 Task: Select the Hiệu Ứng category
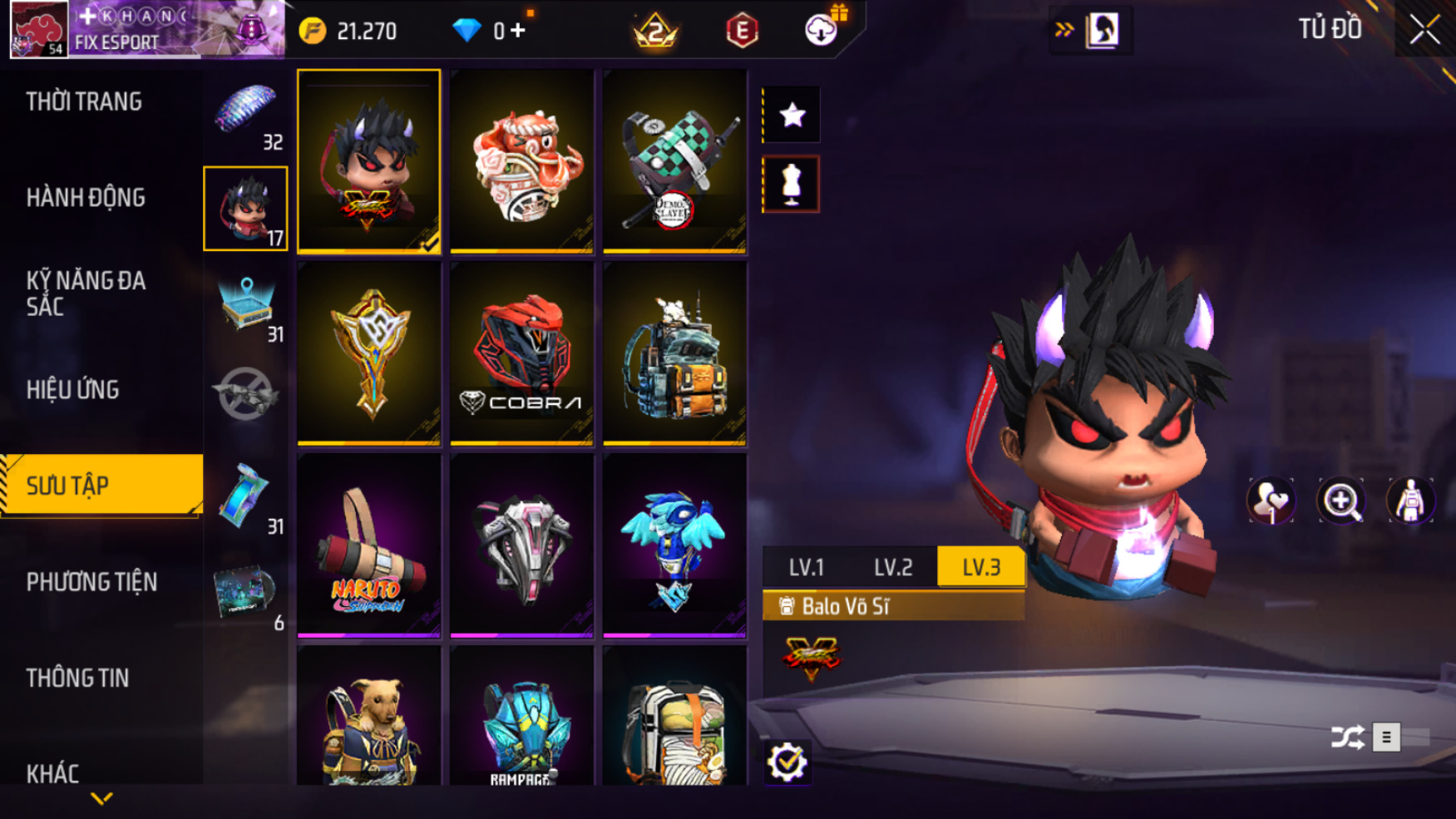[x=73, y=389]
